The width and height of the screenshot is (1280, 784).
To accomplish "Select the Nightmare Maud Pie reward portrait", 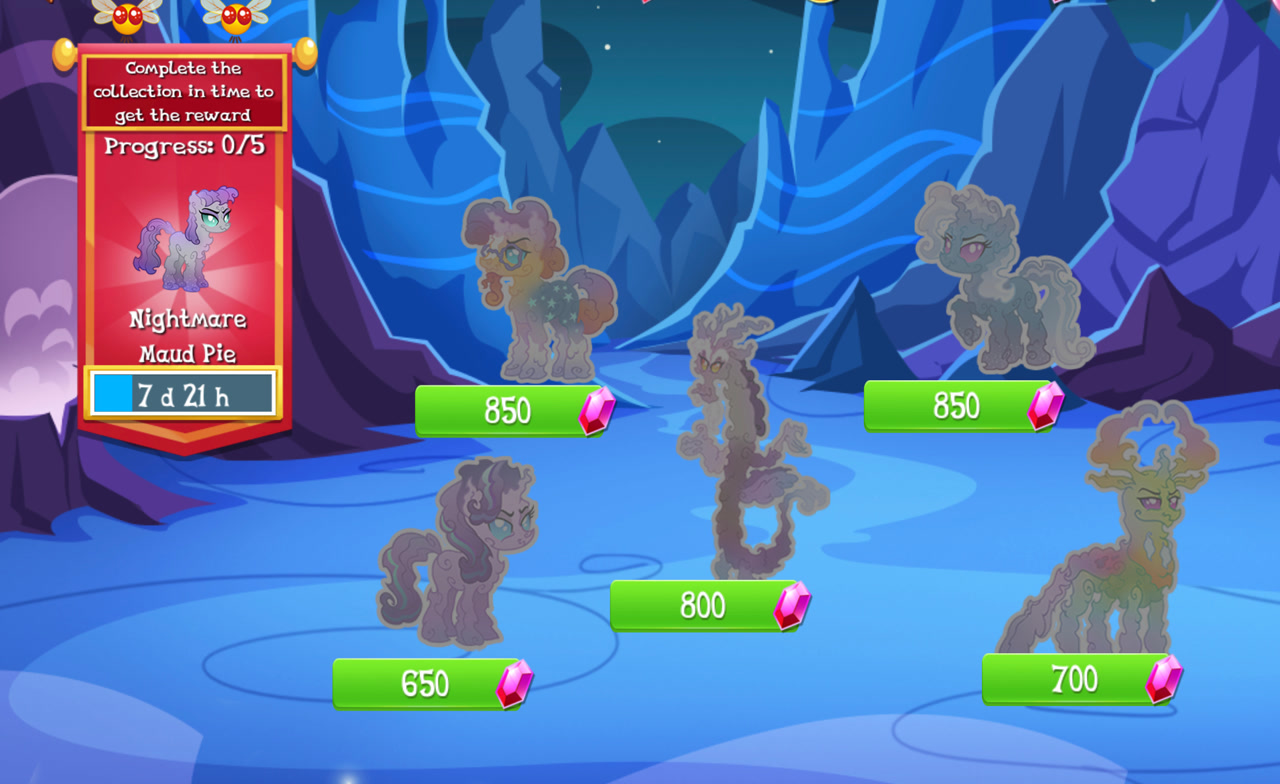I will coord(186,235).
